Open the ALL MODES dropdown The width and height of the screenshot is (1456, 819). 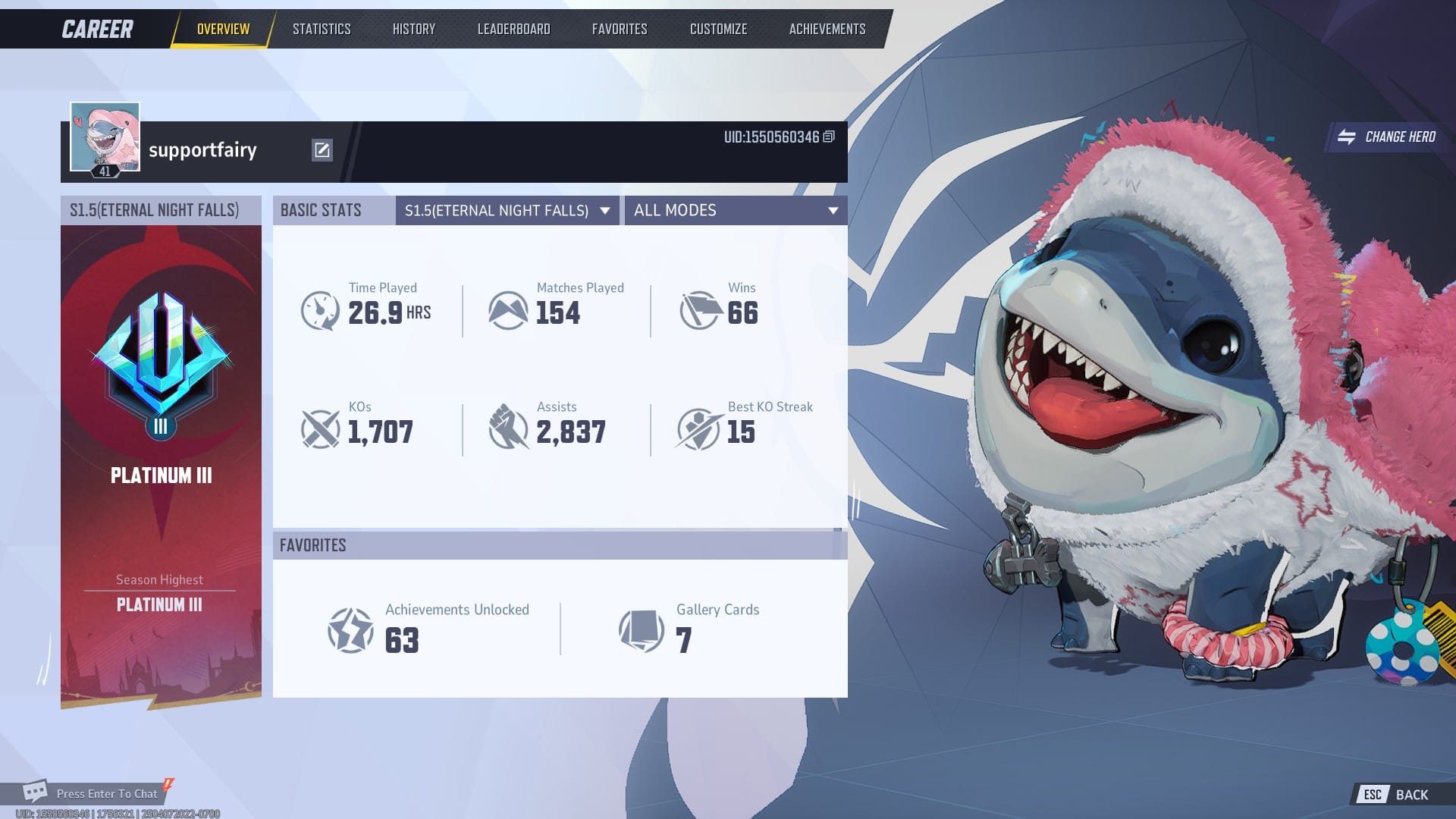[736, 211]
